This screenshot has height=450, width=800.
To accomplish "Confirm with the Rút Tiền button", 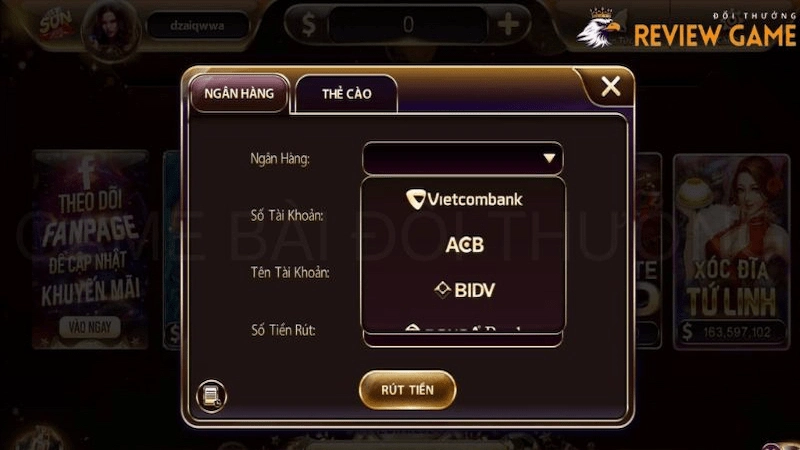I will point(407,389).
